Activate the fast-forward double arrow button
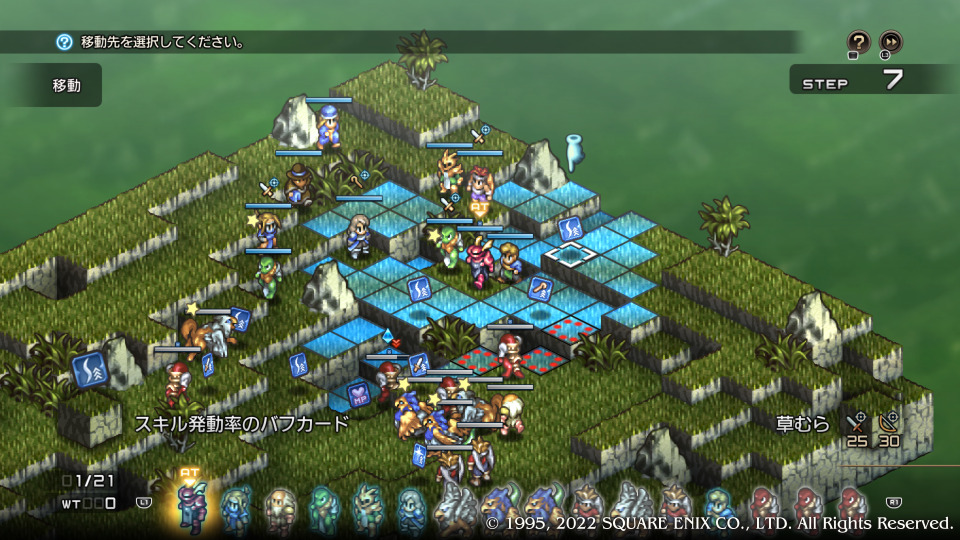The image size is (960, 540). (890, 41)
